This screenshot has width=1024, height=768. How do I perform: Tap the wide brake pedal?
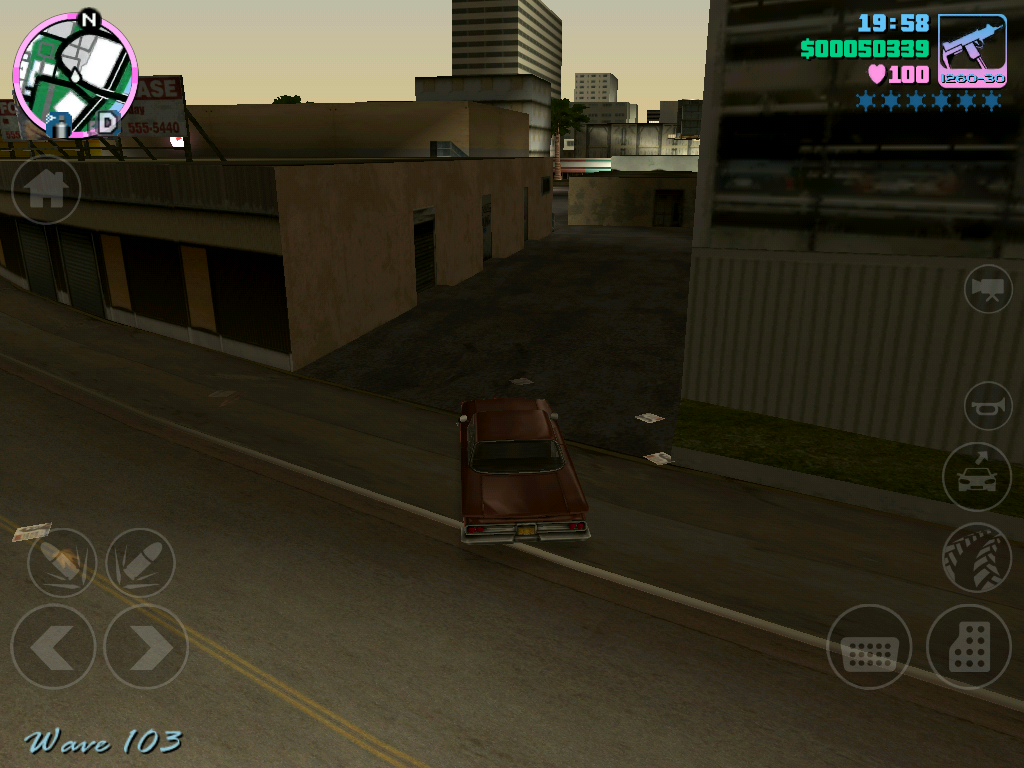[x=869, y=647]
